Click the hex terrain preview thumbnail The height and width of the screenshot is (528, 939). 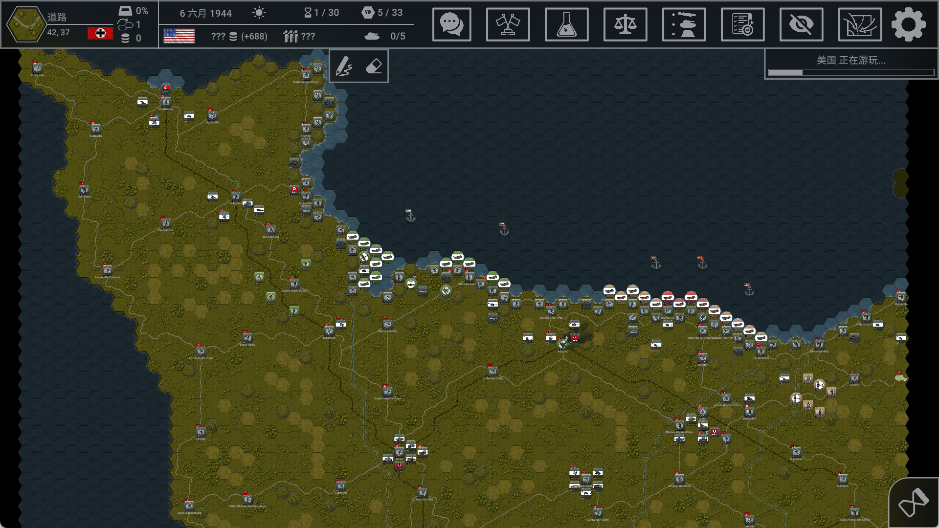point(24,24)
